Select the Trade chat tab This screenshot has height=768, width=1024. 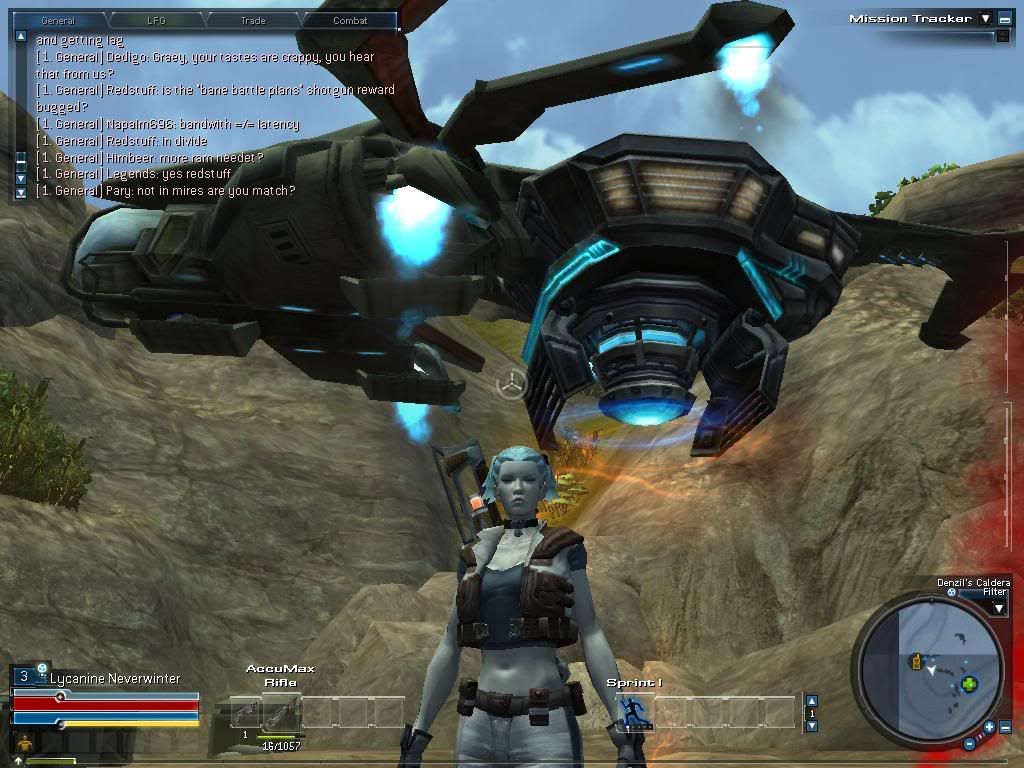253,20
